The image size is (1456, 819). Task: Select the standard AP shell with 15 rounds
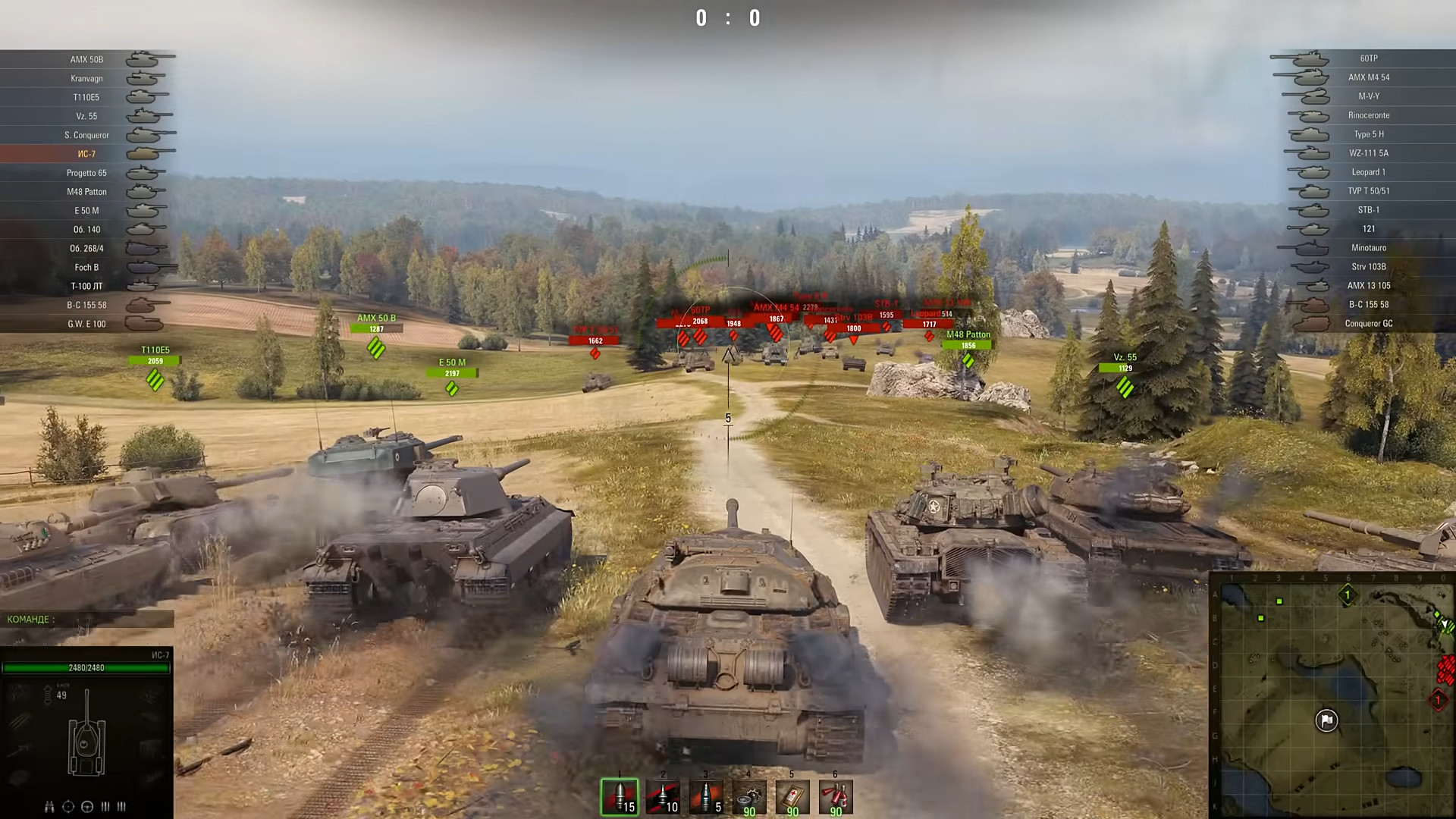(620, 797)
